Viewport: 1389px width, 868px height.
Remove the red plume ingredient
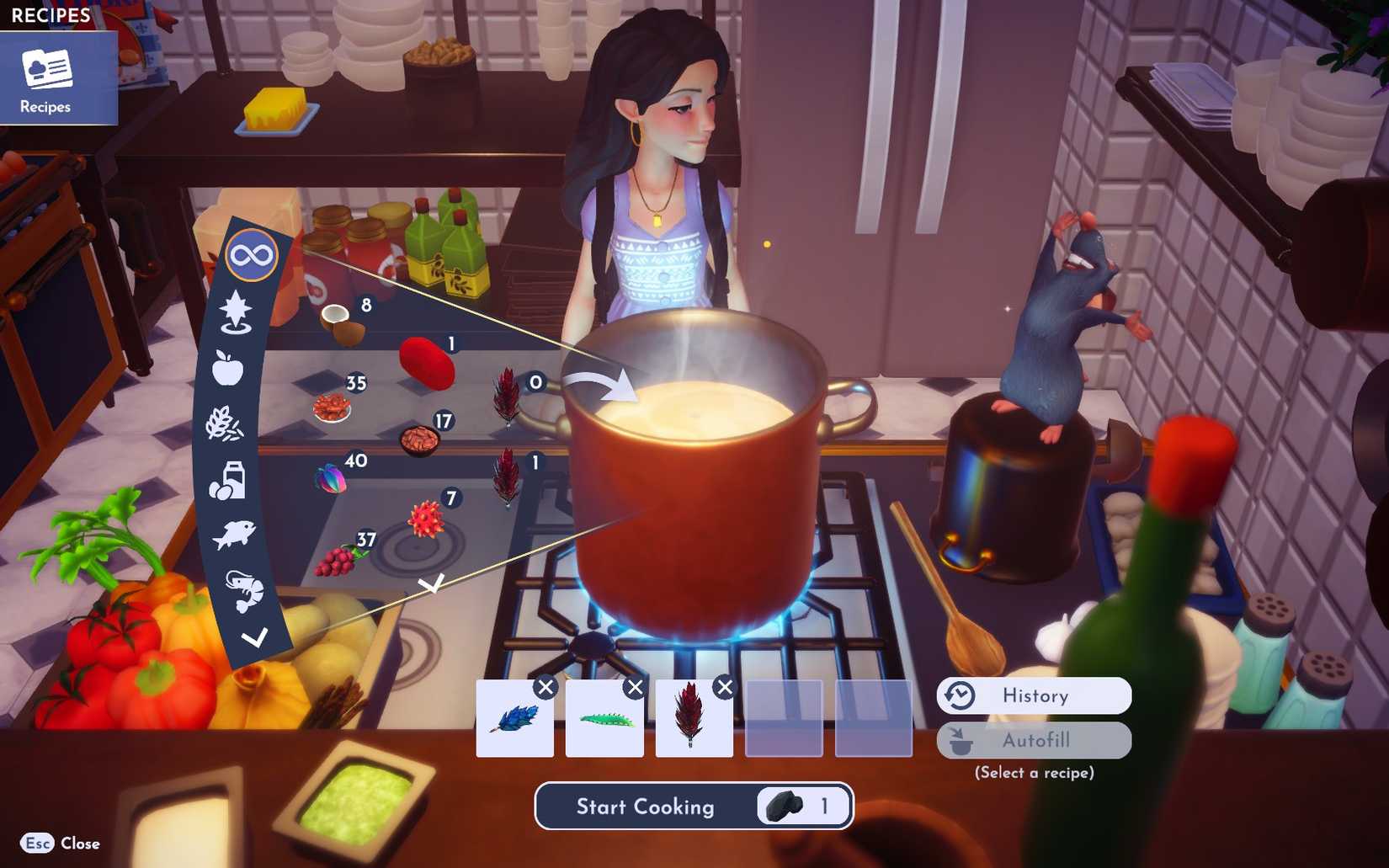coord(724,687)
